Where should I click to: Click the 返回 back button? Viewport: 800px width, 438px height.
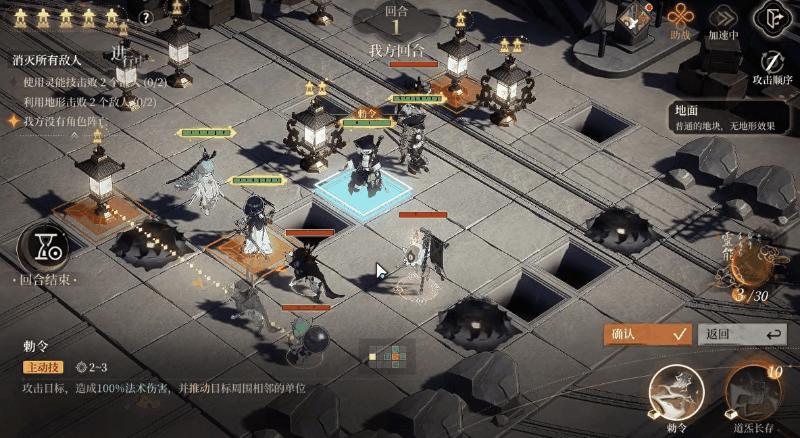coord(742,334)
